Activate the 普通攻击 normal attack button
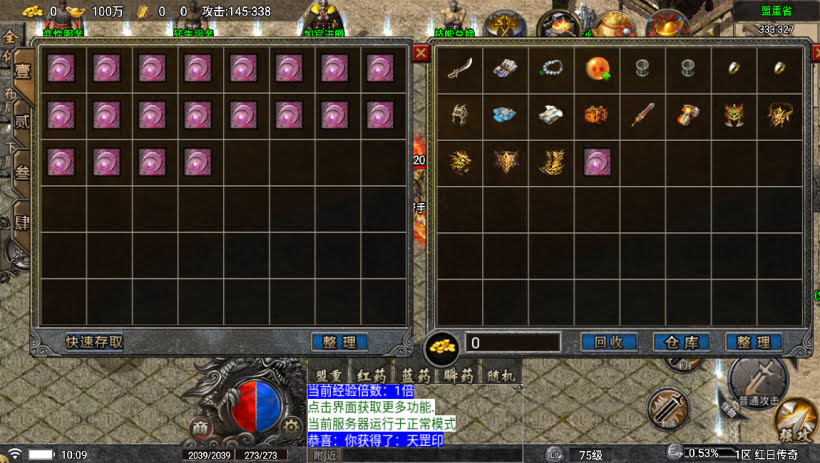 pos(758,385)
